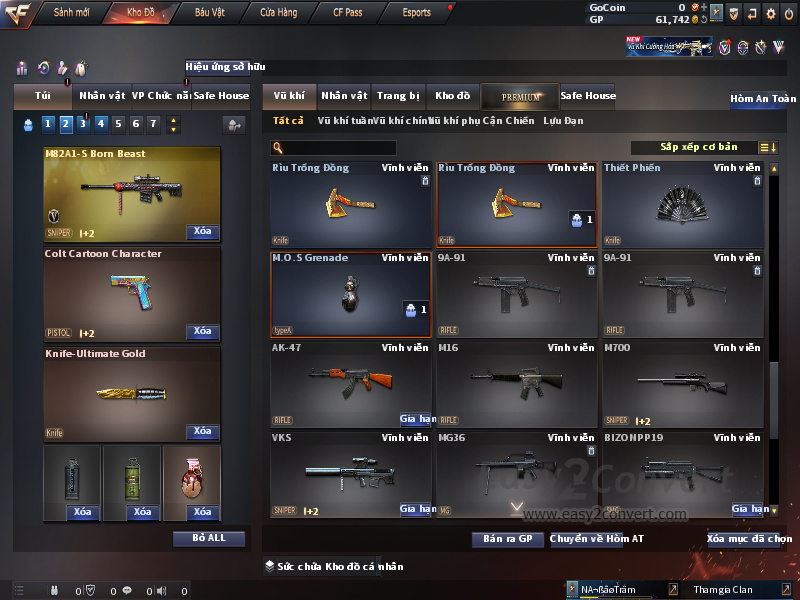Open the Sảnh mới lobby menu

72,13
